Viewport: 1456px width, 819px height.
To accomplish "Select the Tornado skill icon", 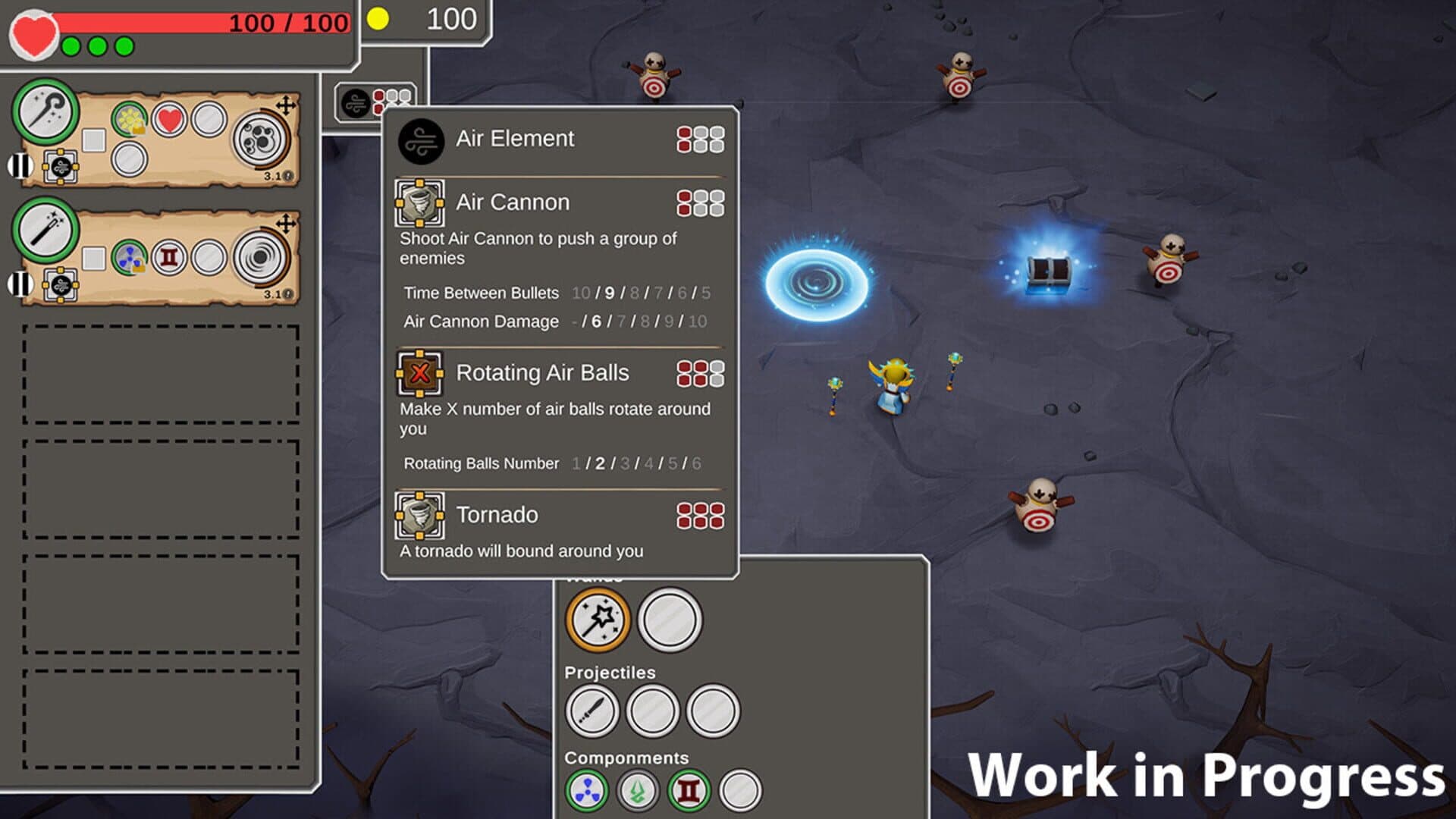I will click(x=420, y=515).
